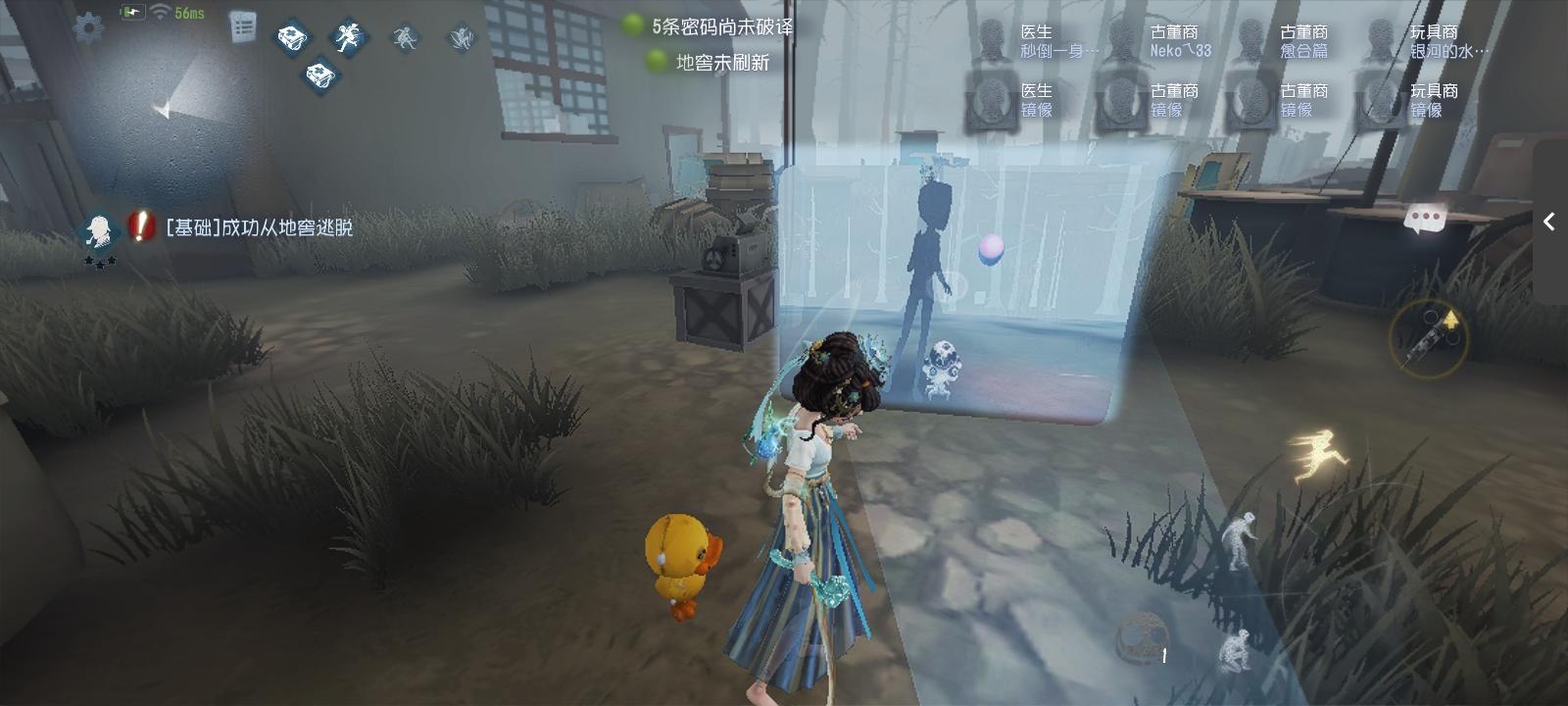Collapse the panel via right-edge chevron

[1551, 222]
